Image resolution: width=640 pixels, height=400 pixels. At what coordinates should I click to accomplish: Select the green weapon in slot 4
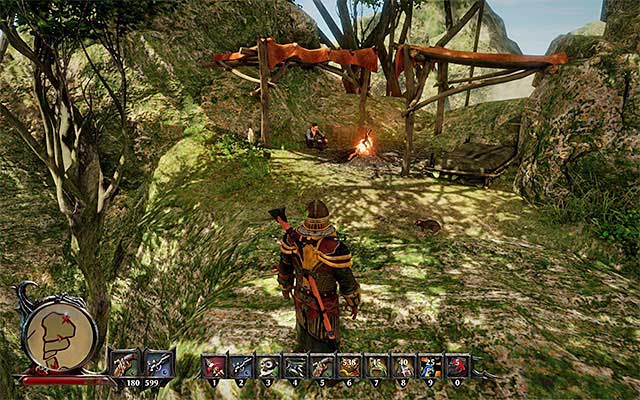(x=295, y=366)
